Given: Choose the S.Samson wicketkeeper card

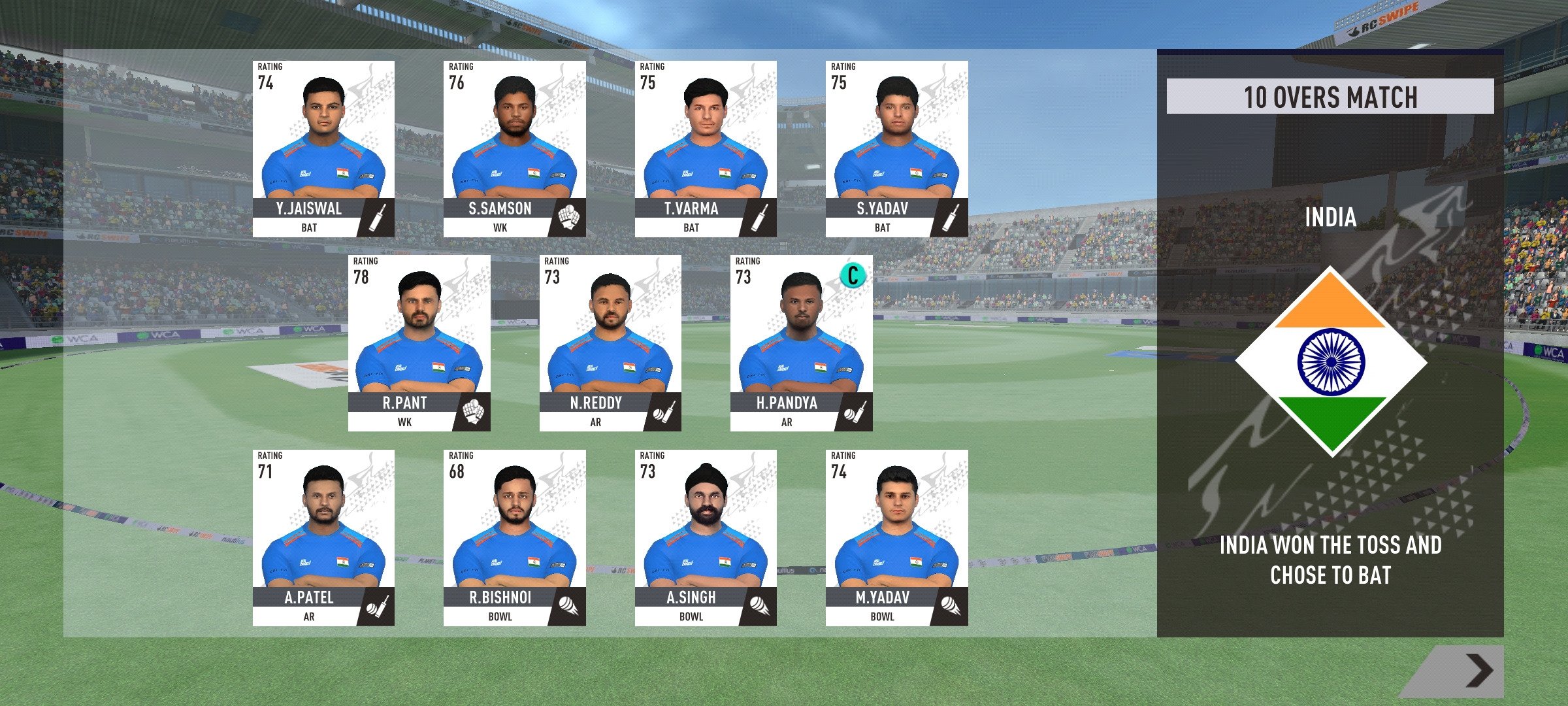Looking at the screenshot, I should coord(514,149).
